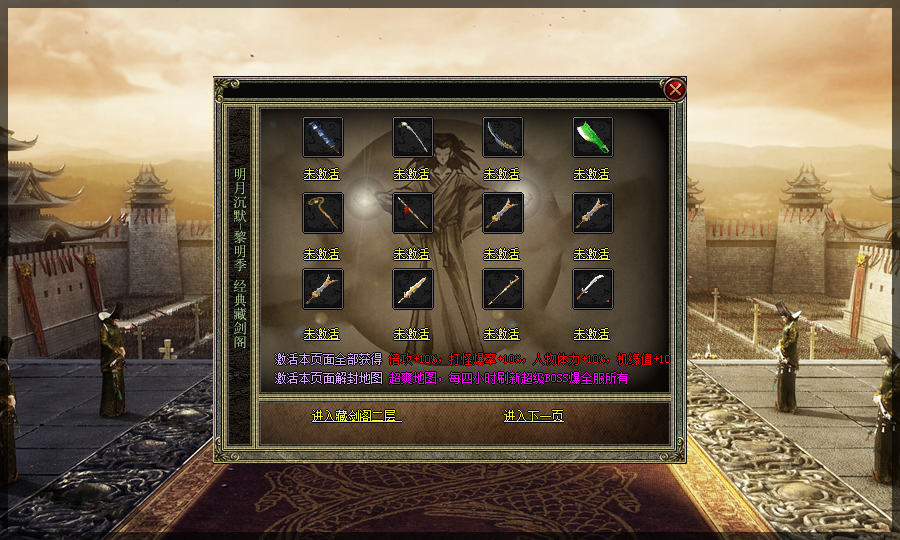
Task: Click 未激活 under the green cleaver
Action: click(x=592, y=174)
